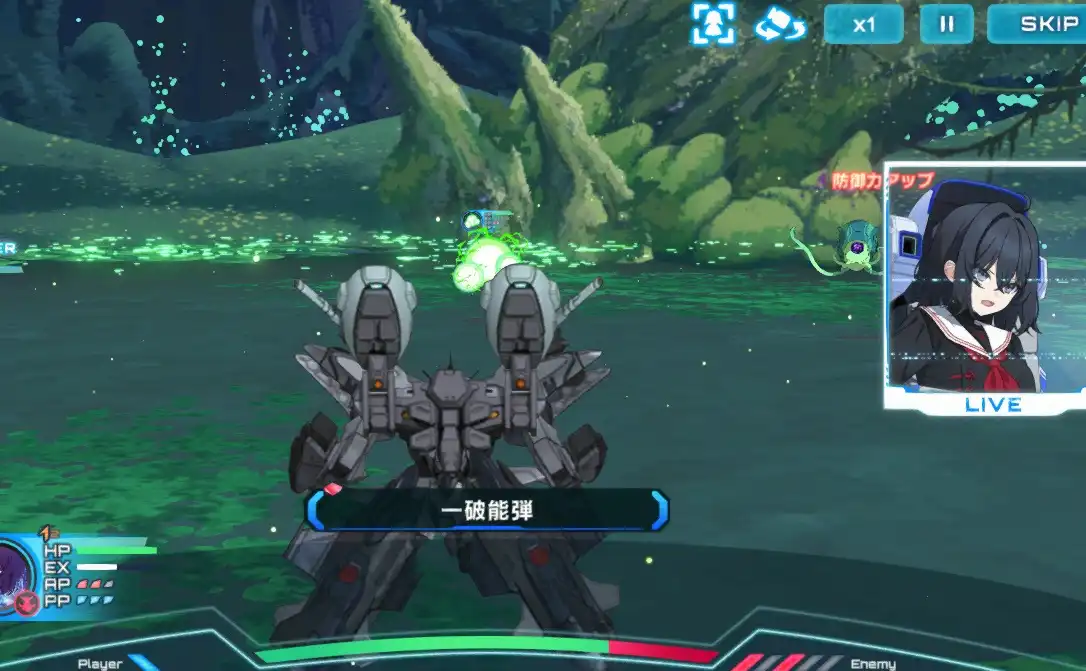Toggle the character focus view icon
Viewport: 1086px width, 671px height.
[713, 24]
